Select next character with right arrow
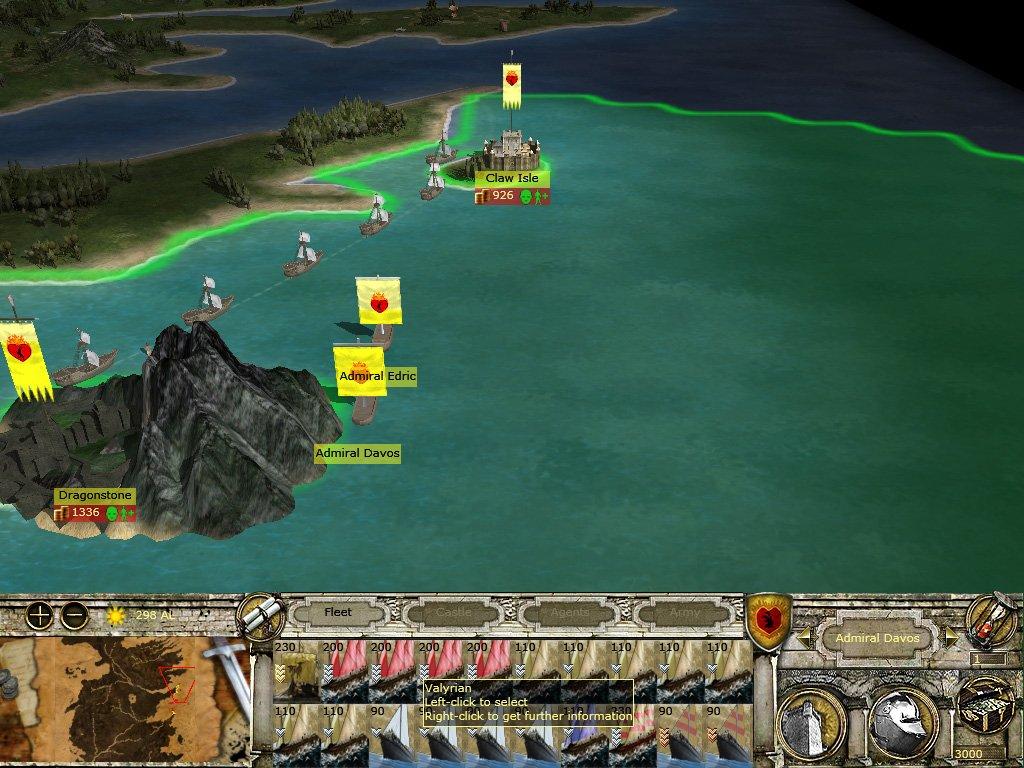Image resolution: width=1024 pixels, height=768 pixels. tap(952, 637)
